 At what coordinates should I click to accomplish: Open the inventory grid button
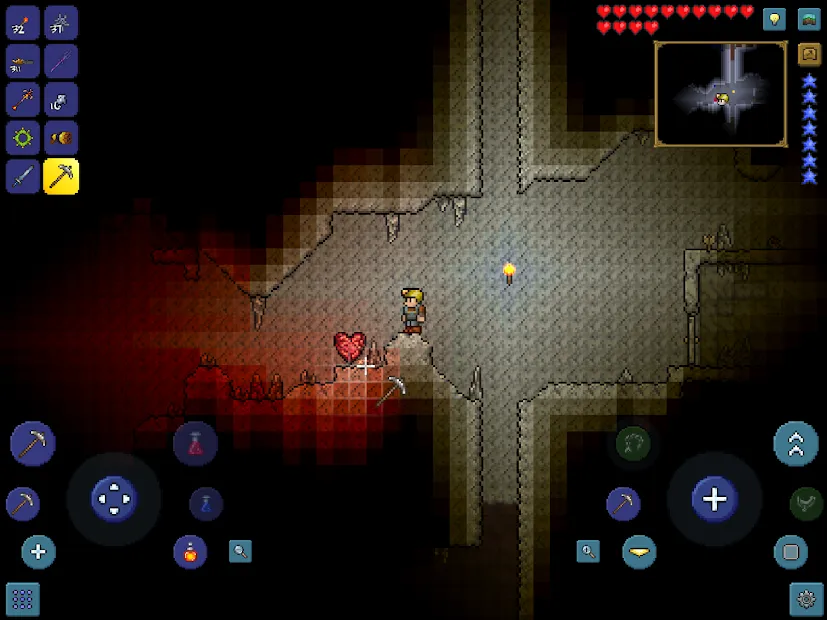(x=23, y=599)
